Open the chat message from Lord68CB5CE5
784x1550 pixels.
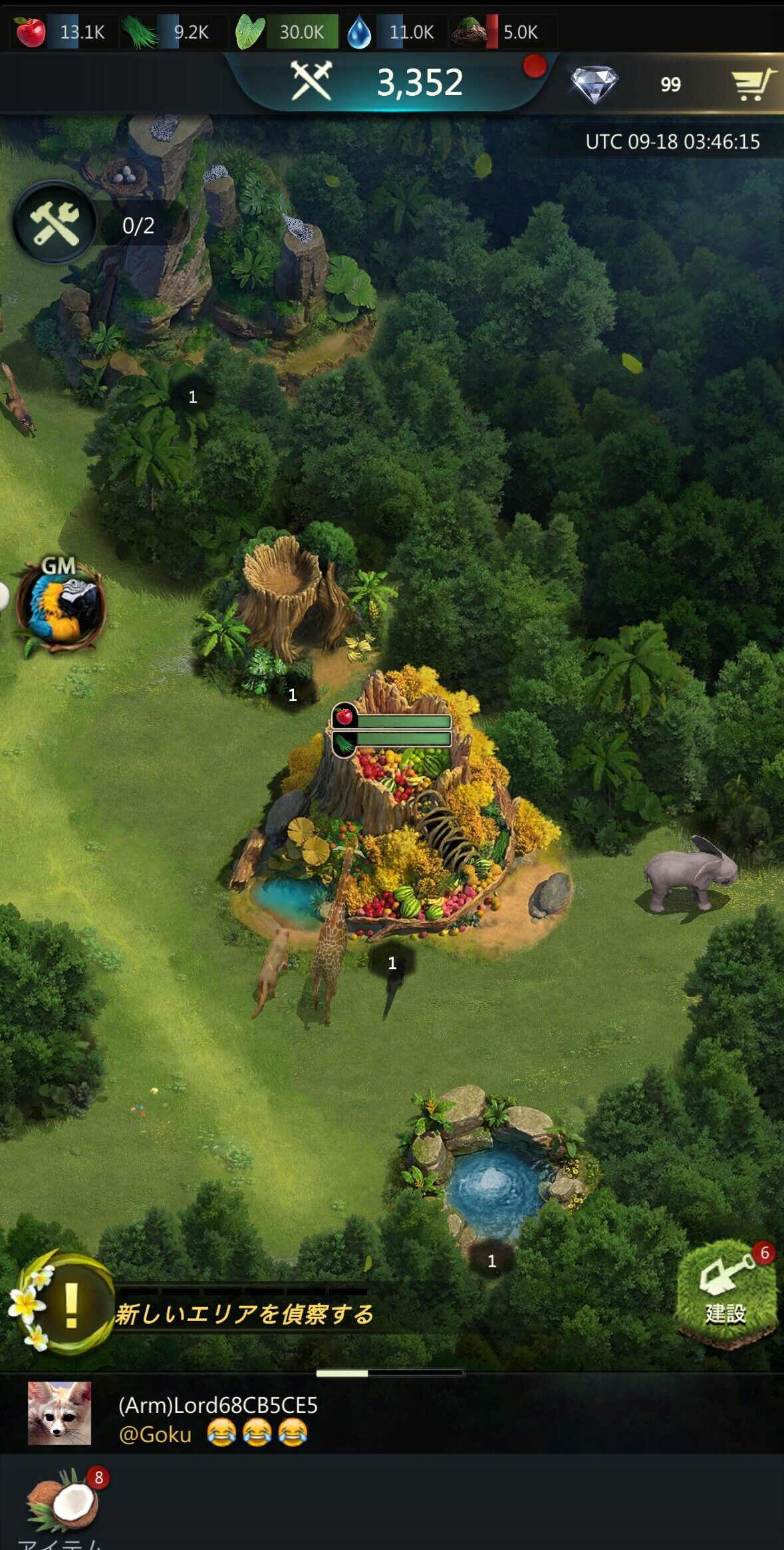tap(218, 1418)
